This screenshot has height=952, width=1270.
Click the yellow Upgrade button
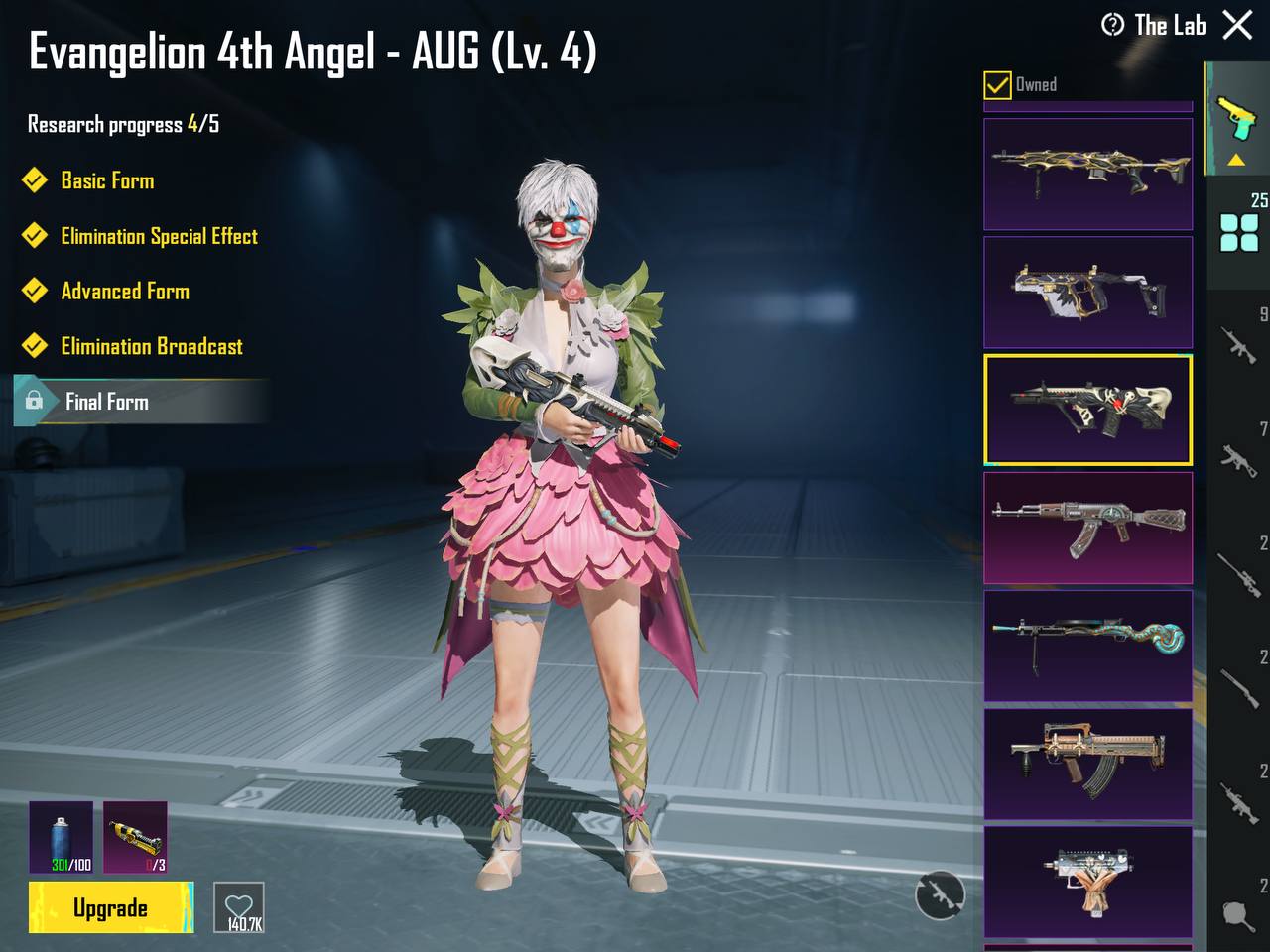click(x=110, y=907)
